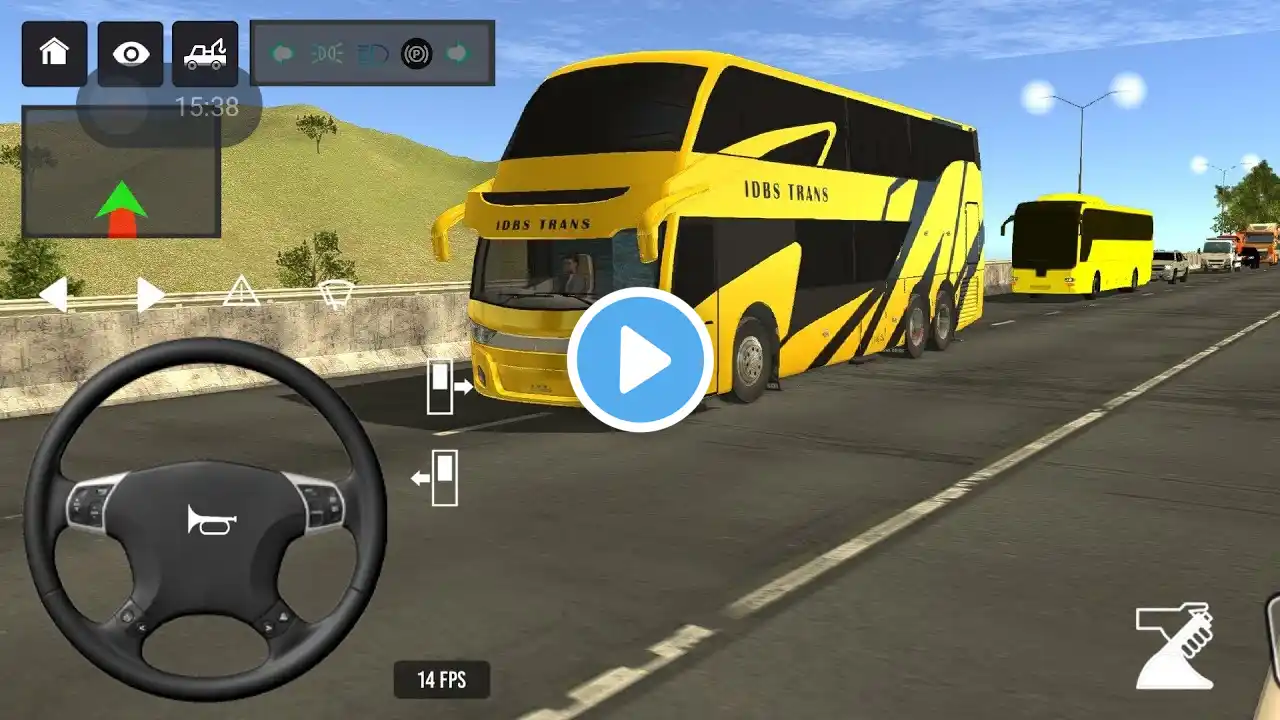The height and width of the screenshot is (720, 1280).
Task: Steer right with the right arrow
Action: 150,294
